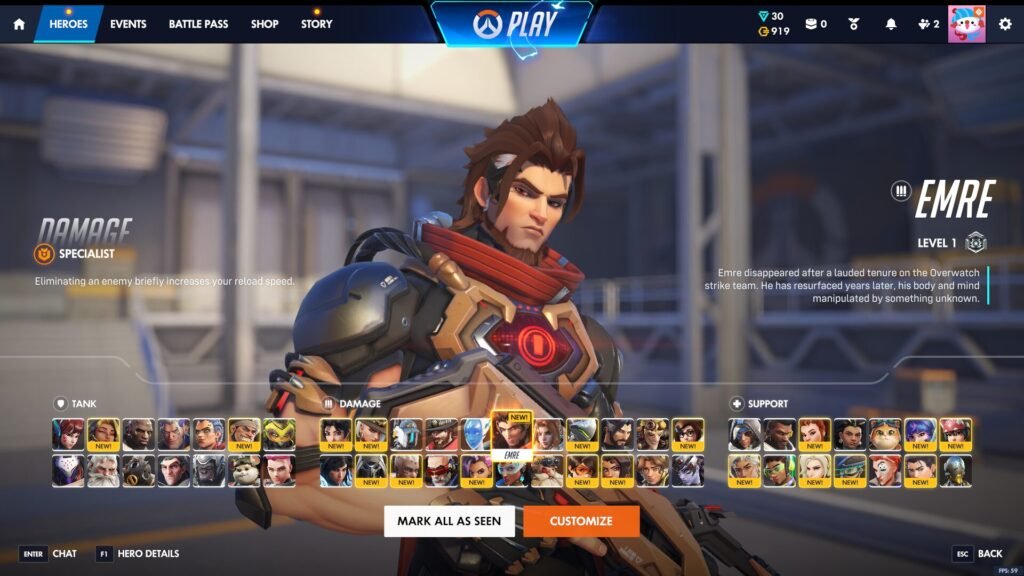This screenshot has height=576, width=1024.
Task: Choose the Reinhardt hero portrait
Action: click(103, 471)
